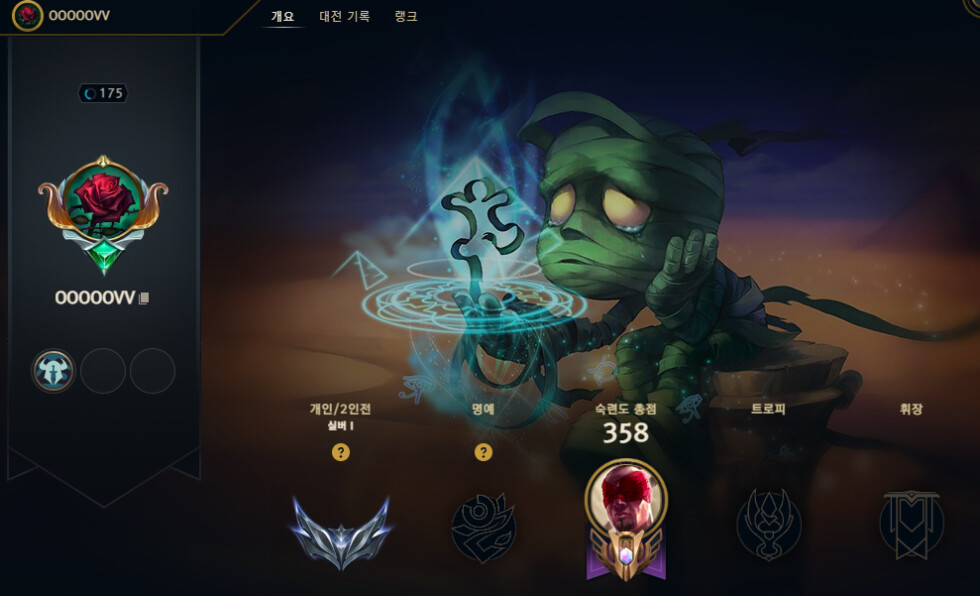This screenshot has width=980, height=596.
Task: Select the filled challenge token slot
Action: point(53,371)
